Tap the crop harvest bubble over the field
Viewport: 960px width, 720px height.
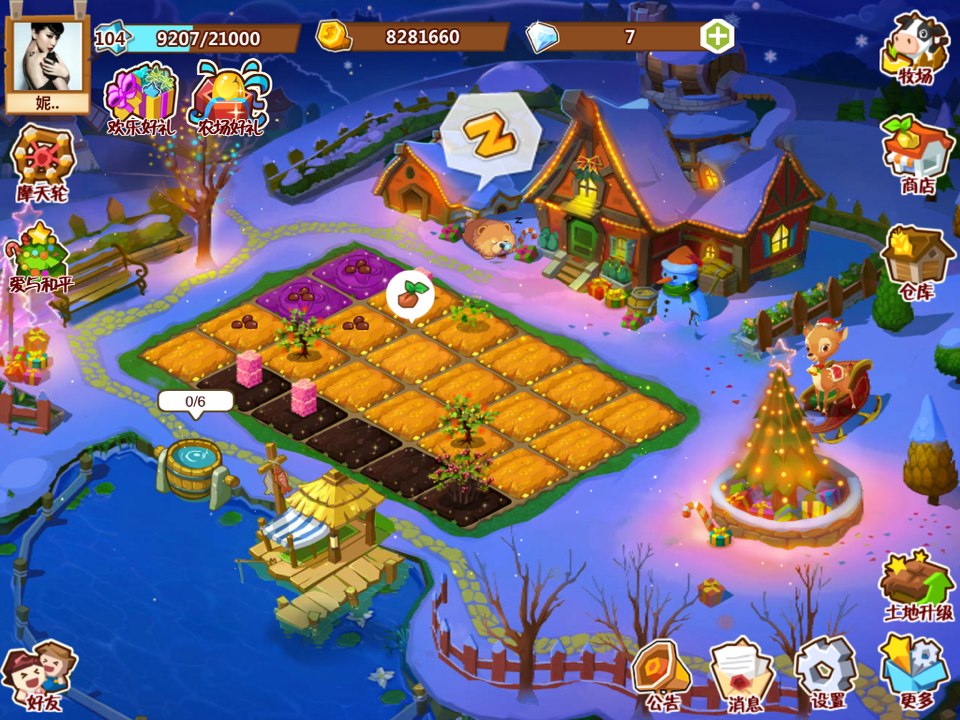coord(408,295)
